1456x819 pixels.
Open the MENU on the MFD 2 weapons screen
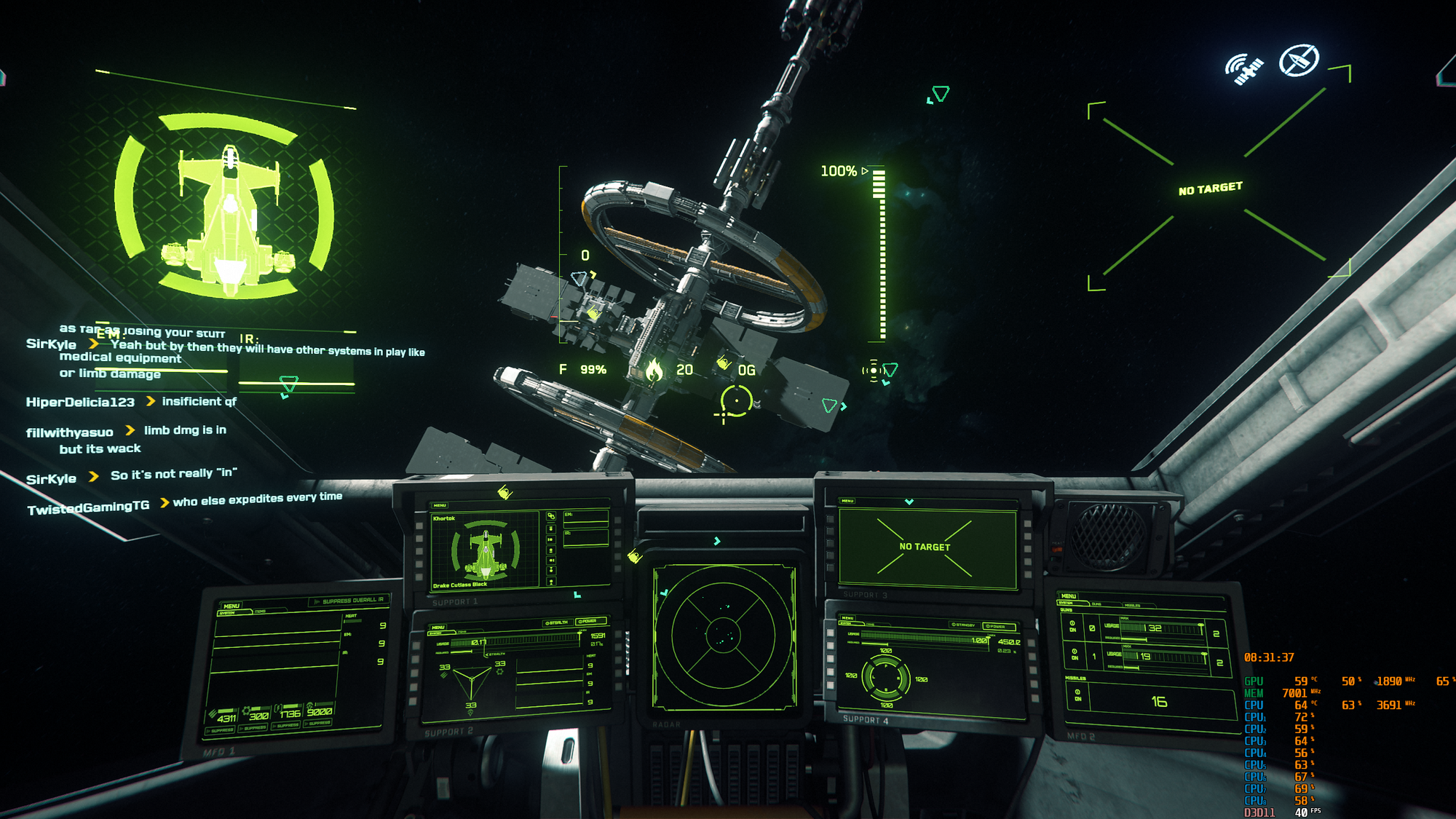click(x=1068, y=596)
